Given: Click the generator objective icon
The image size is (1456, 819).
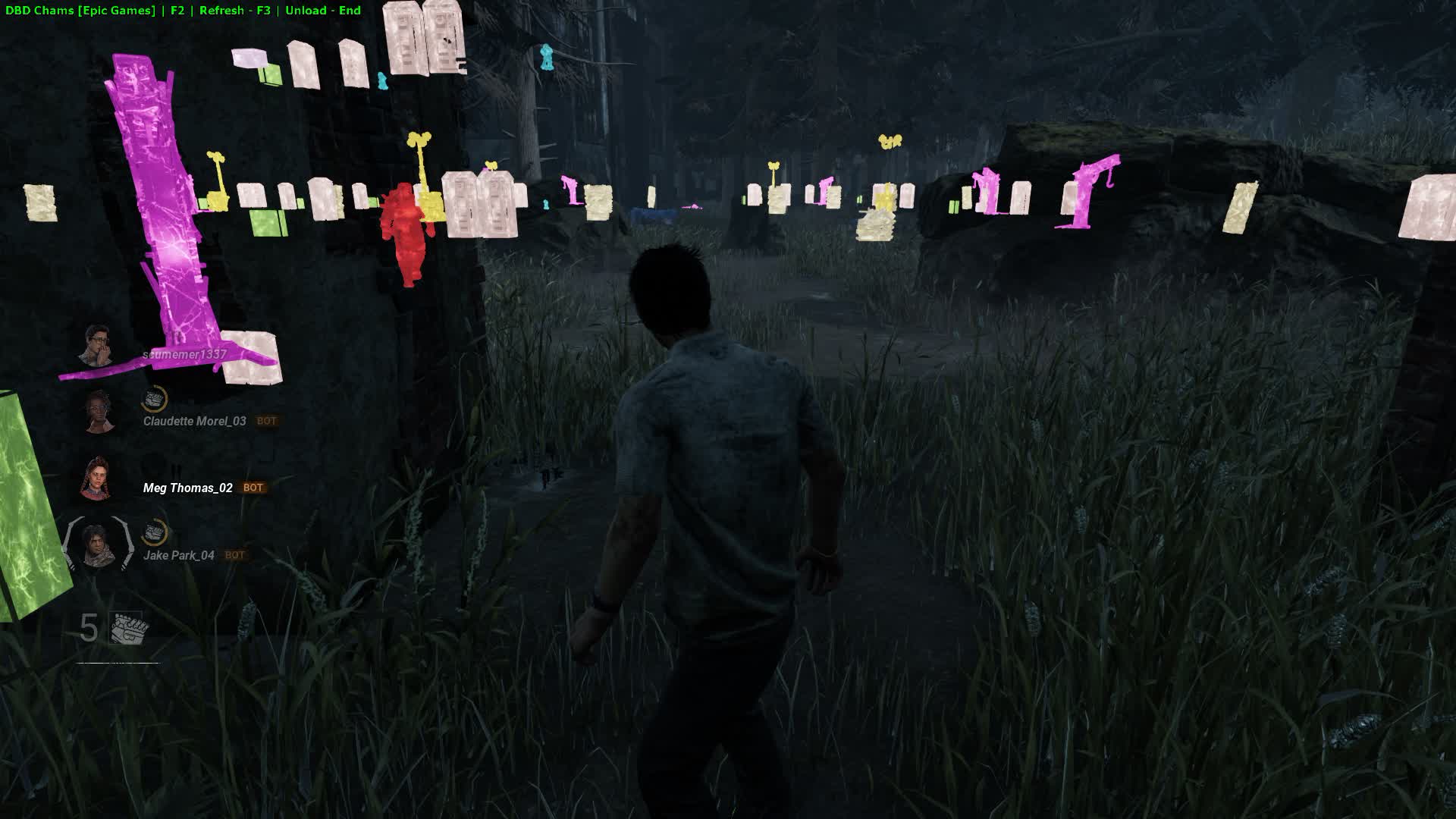Looking at the screenshot, I should coord(128,629).
